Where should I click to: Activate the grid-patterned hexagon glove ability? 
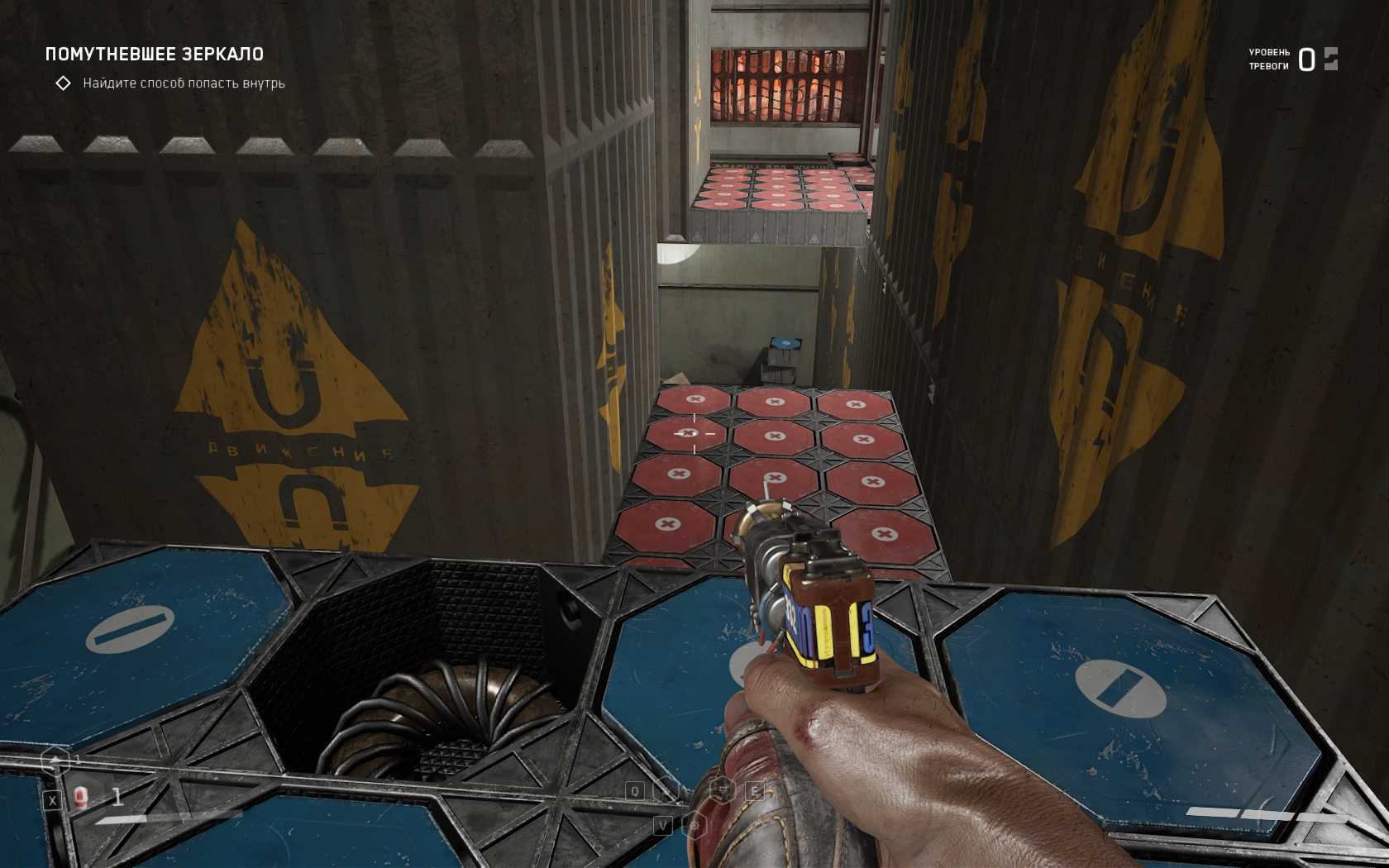pos(723,790)
